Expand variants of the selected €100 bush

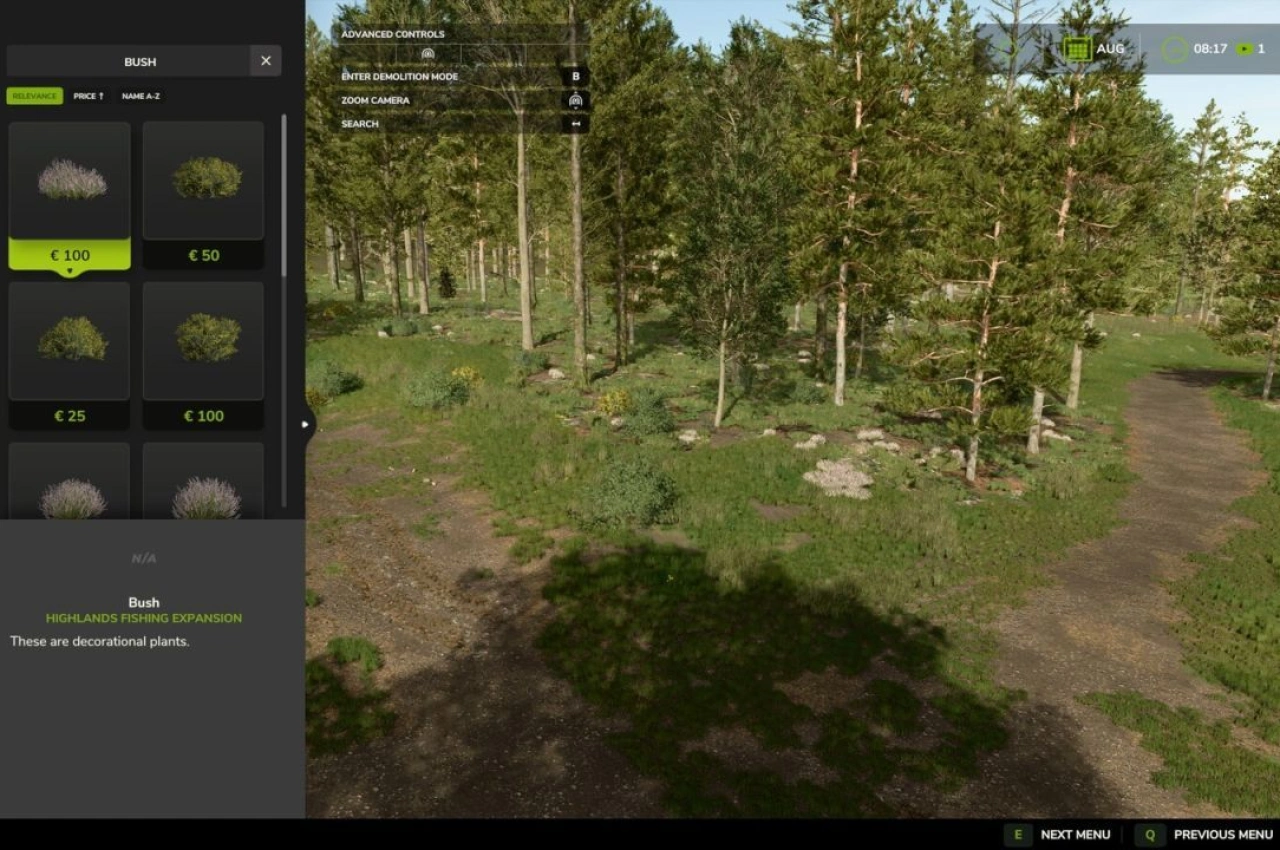[x=69, y=269]
